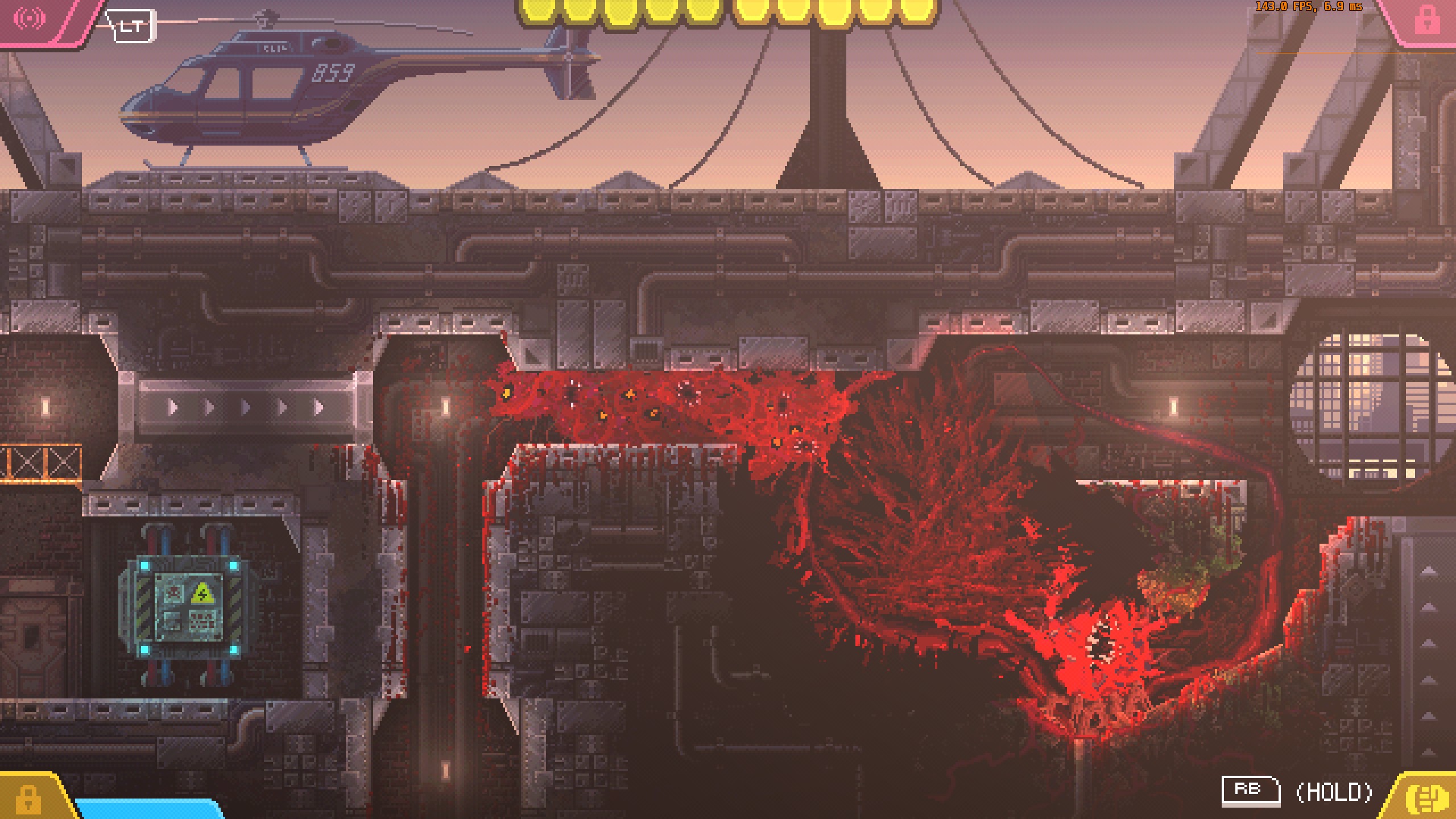
Task: Click the LT trigger button prompt
Action: pos(132,27)
